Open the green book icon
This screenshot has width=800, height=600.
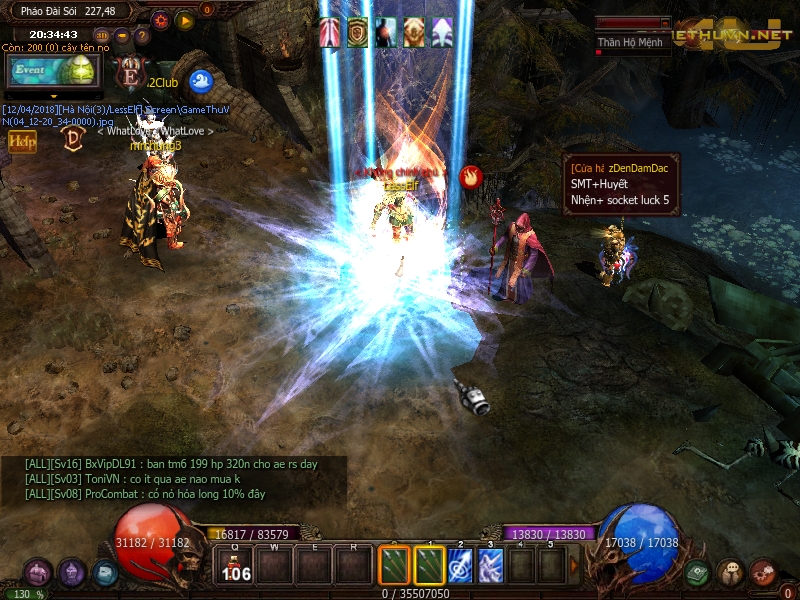point(697,573)
